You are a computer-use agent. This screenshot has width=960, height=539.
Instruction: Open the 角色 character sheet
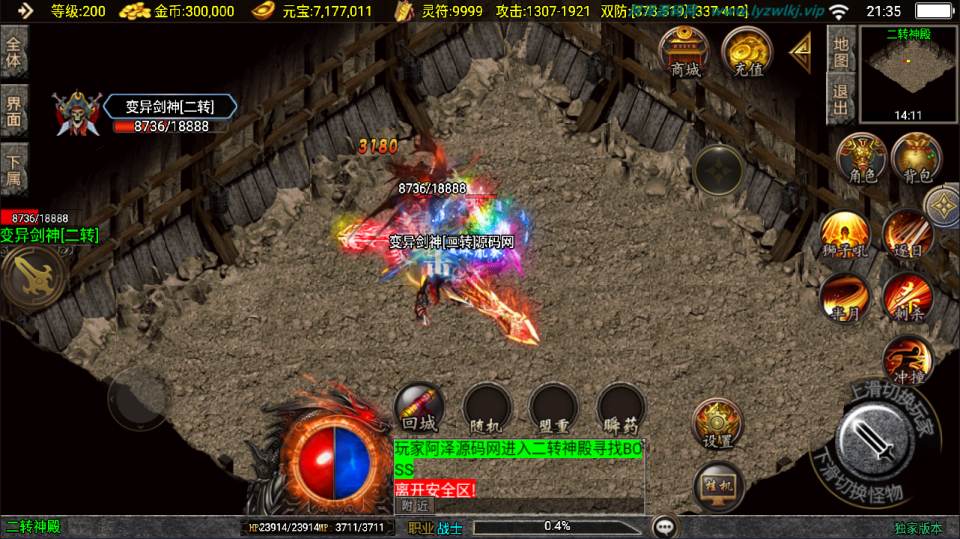point(861,158)
